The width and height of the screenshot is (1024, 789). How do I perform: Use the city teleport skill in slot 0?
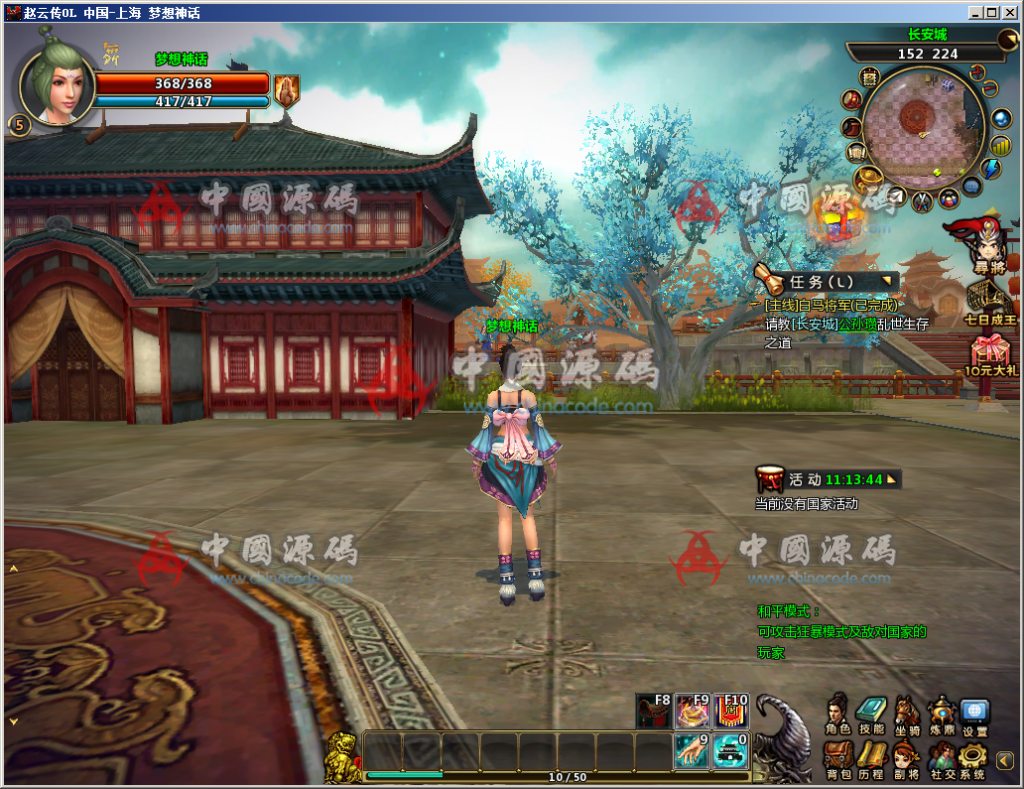(x=731, y=750)
